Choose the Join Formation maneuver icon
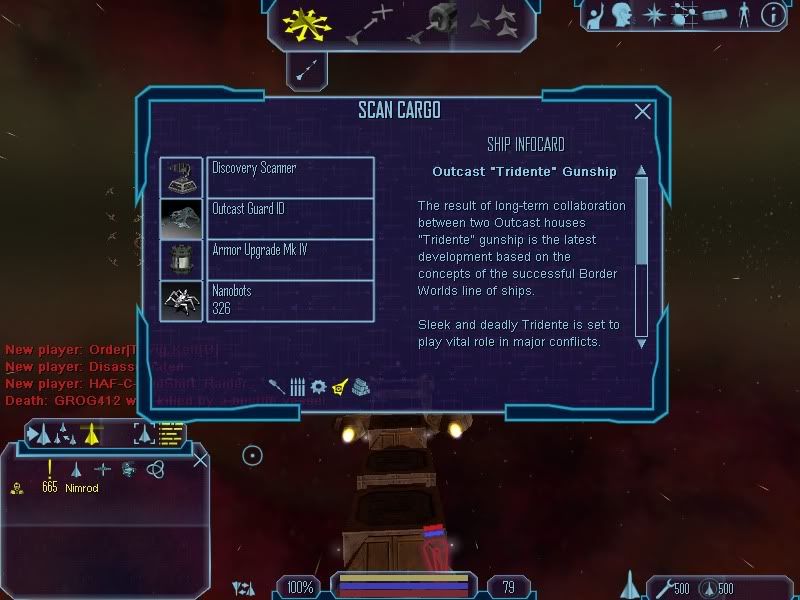Screen dimensions: 800x600 pos(493,20)
